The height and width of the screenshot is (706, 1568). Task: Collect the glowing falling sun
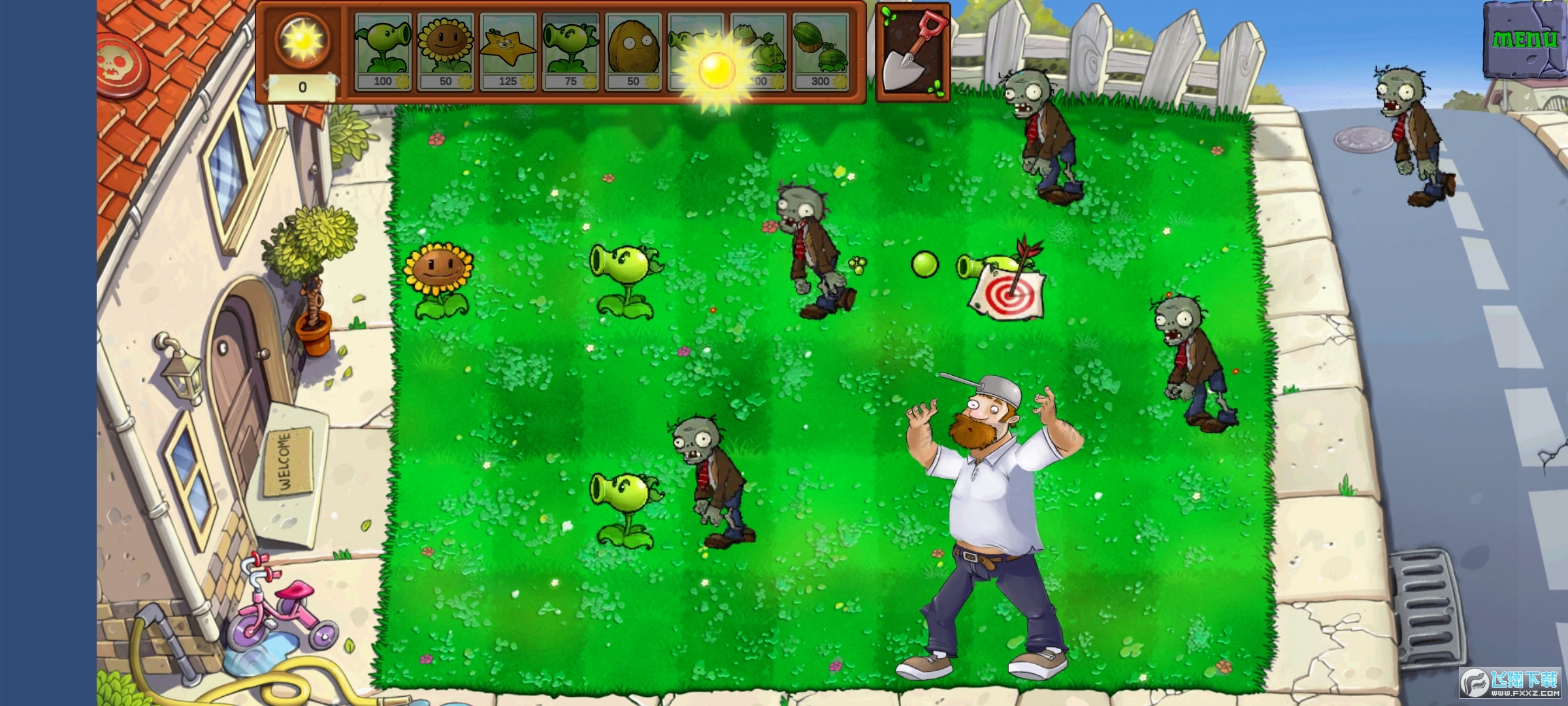(717, 68)
